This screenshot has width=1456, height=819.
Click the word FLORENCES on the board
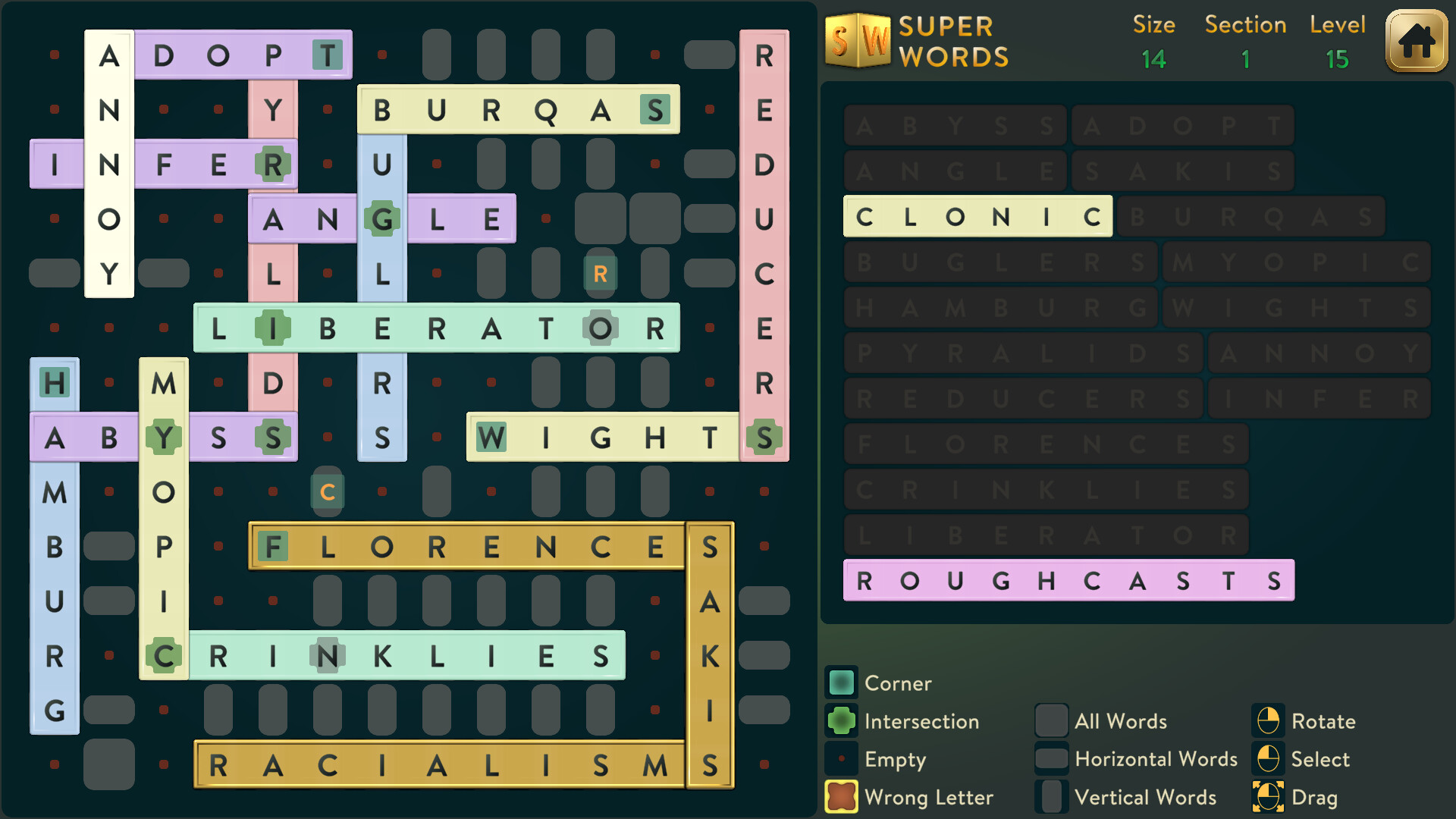coord(466,546)
